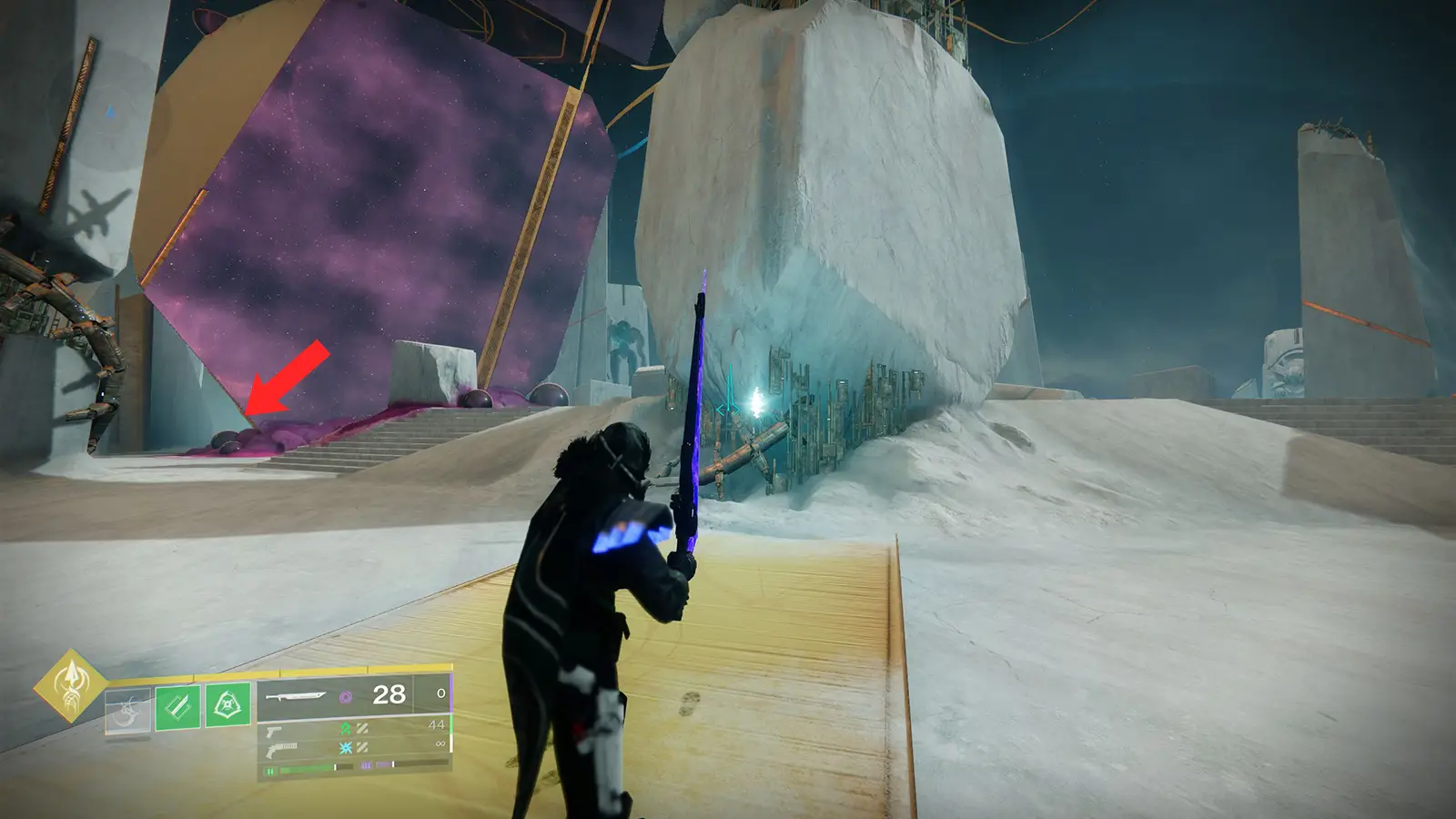Toggle the striped ammo indicator beside the shotgun

[x=363, y=748]
